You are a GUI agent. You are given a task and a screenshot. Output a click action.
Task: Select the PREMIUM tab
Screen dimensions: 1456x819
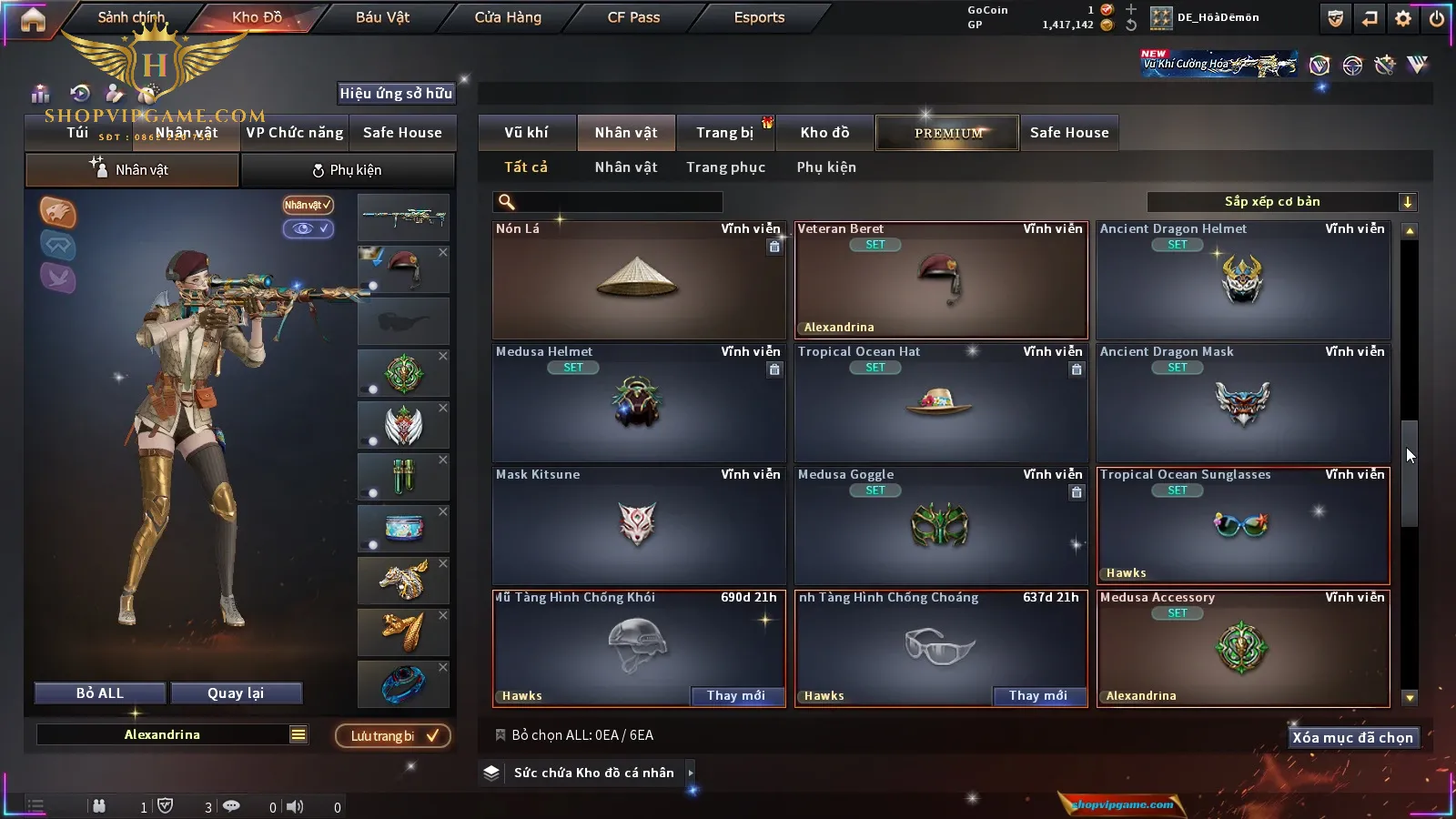tap(948, 133)
